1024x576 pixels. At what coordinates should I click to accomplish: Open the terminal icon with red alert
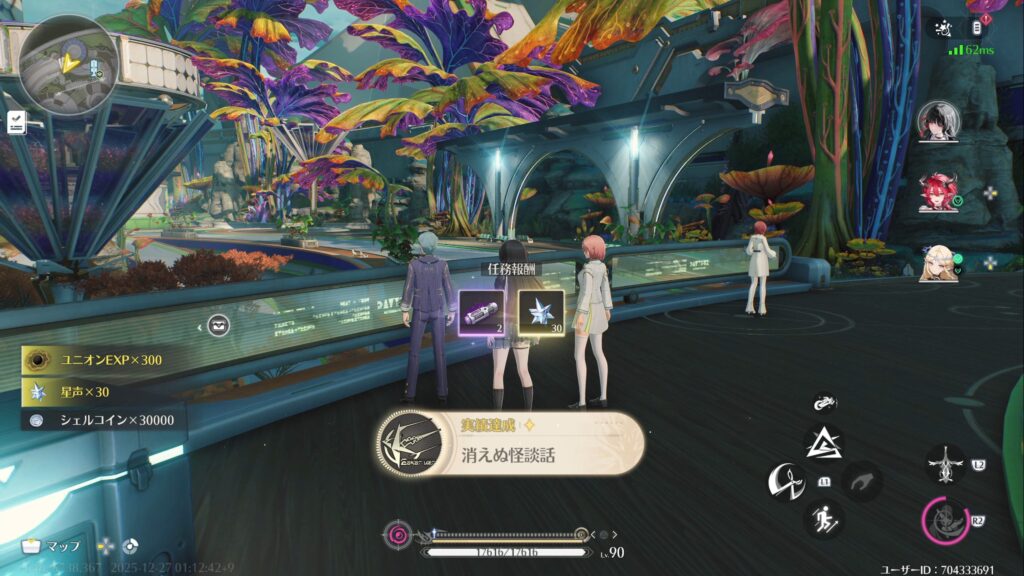click(x=979, y=28)
